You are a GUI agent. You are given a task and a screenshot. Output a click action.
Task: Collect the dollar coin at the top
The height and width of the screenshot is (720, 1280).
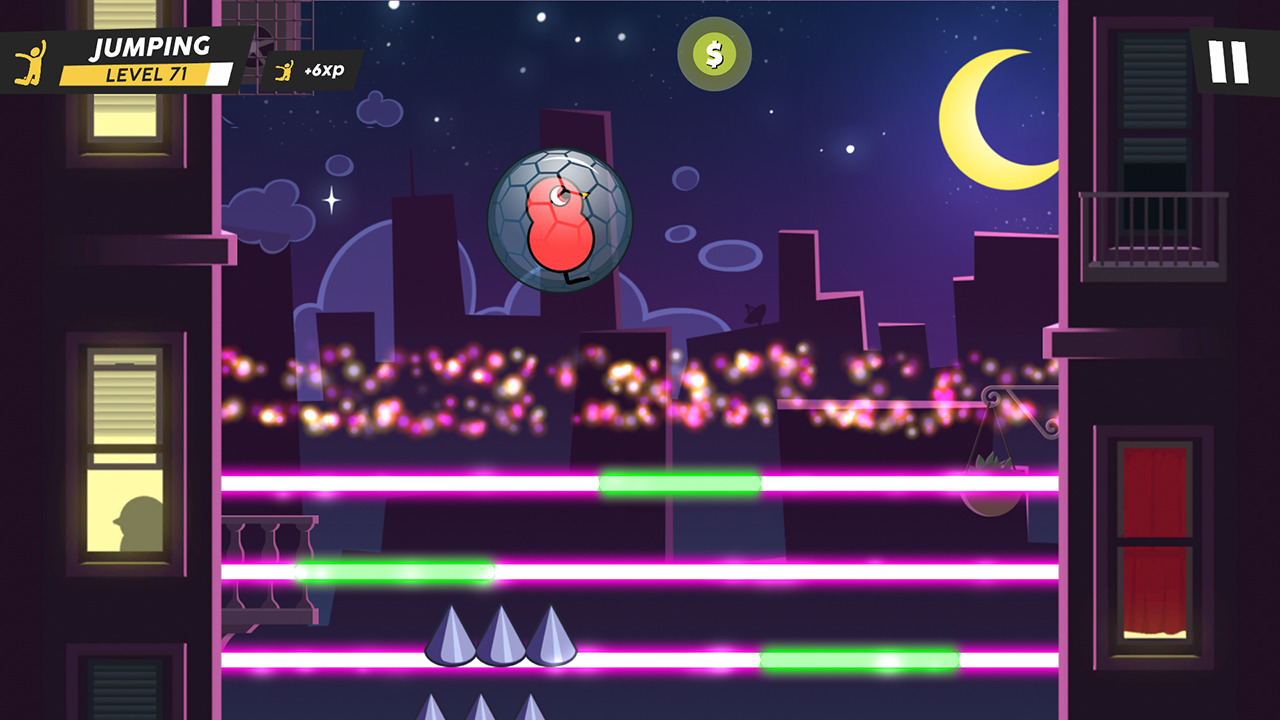[x=714, y=54]
